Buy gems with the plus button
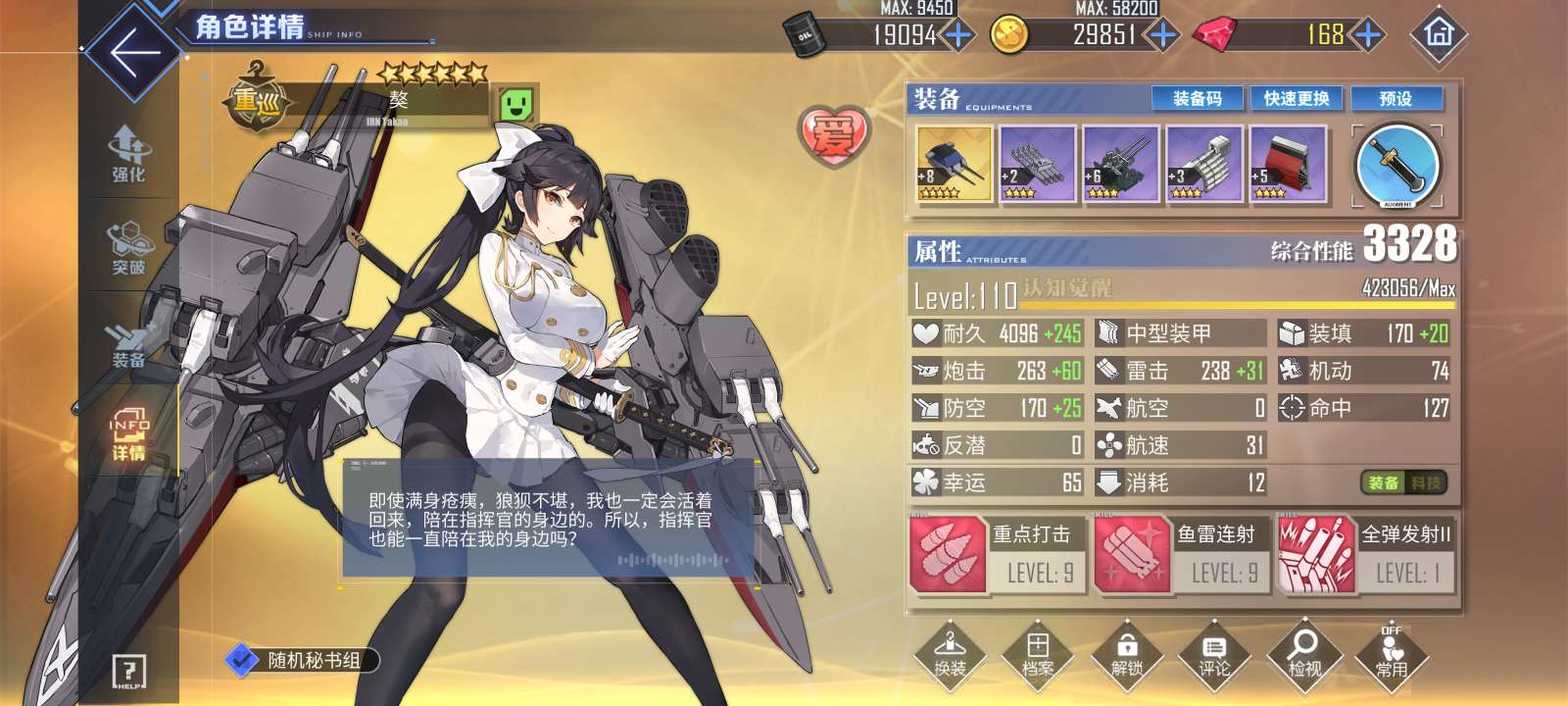 (x=1368, y=35)
